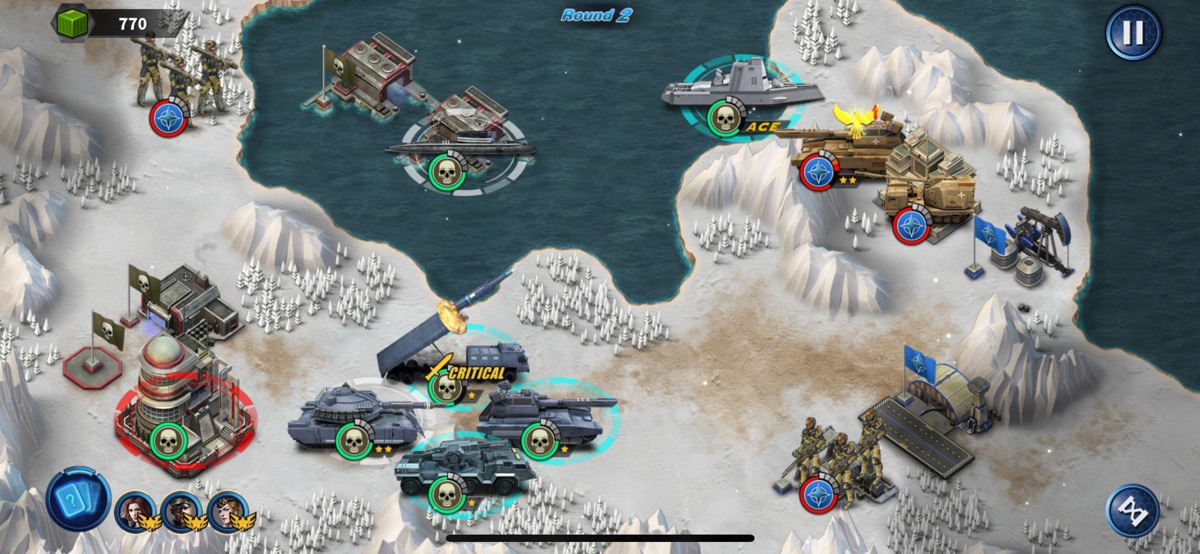Select the blonde female commander portrait
Image resolution: width=1200 pixels, height=554 pixels.
pyautogui.click(x=227, y=511)
